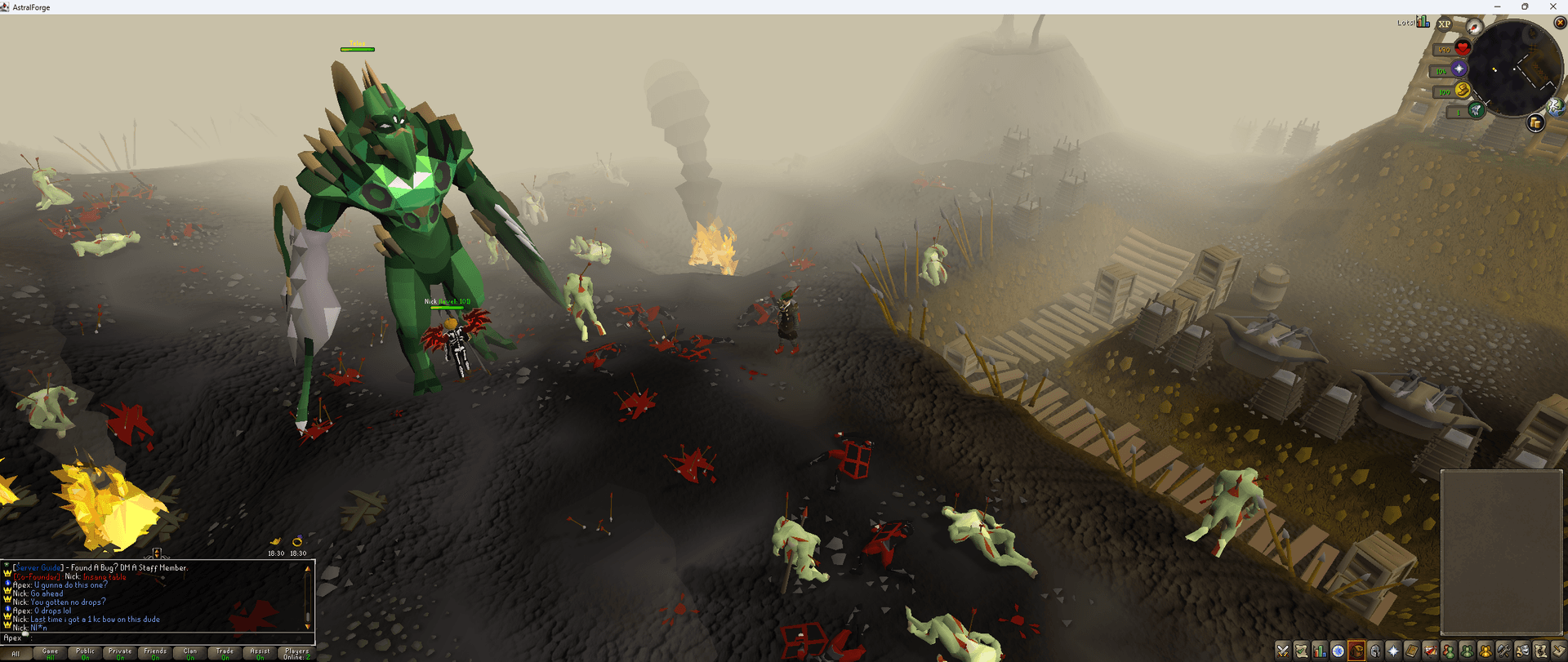Select the Clan chat tab
1568x662 pixels.
click(x=189, y=653)
